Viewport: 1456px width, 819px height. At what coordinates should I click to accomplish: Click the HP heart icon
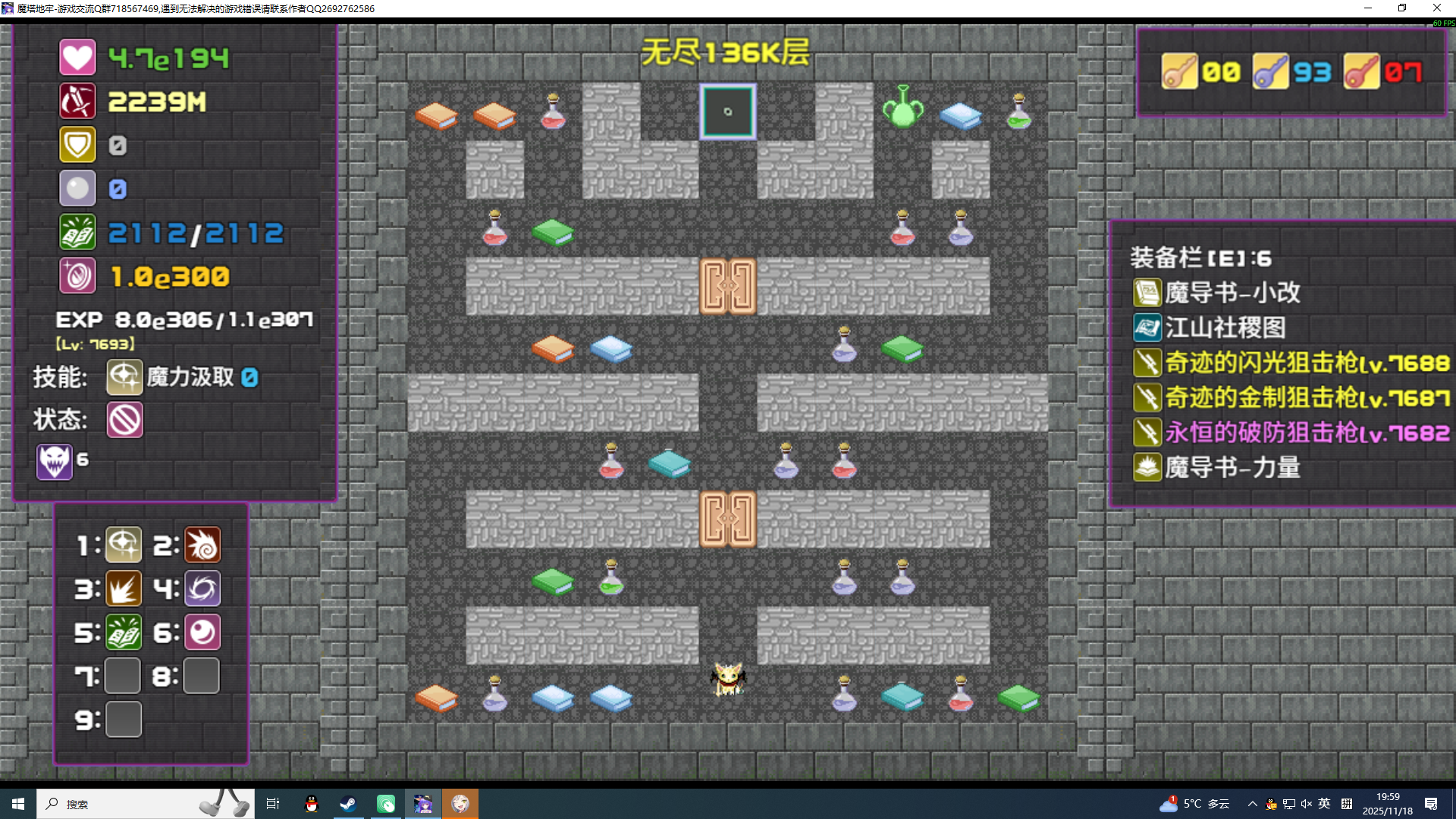pos(77,57)
